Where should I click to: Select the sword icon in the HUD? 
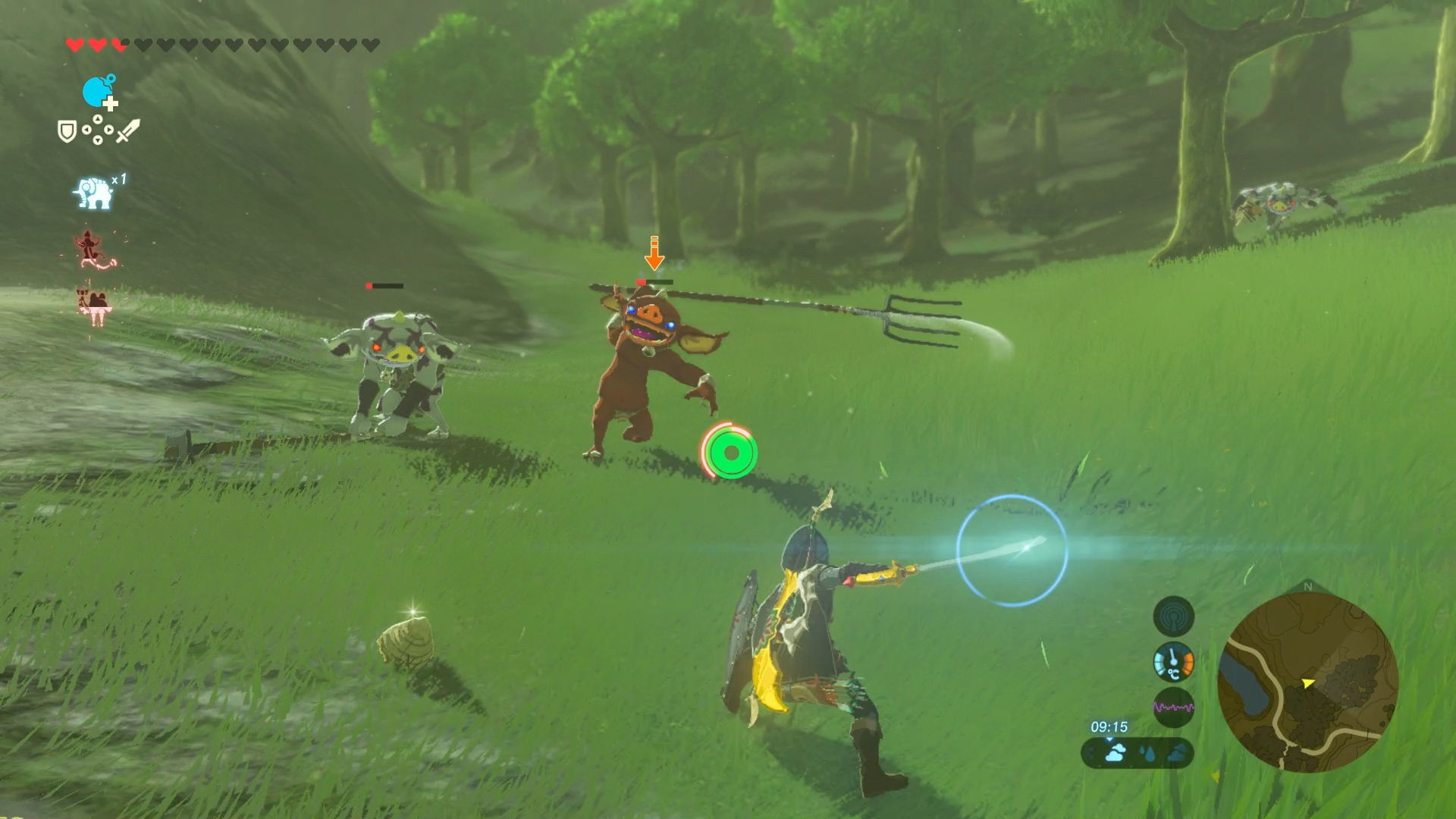coord(127,130)
